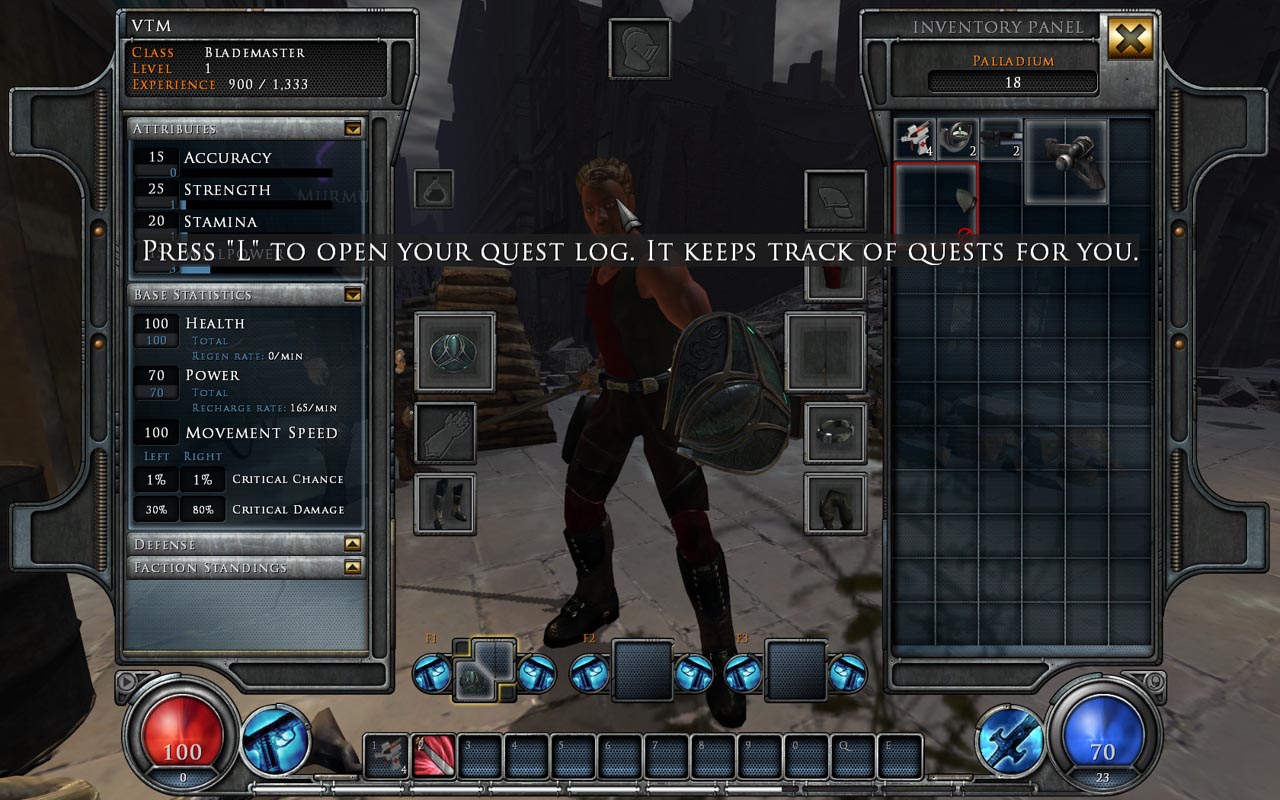Select the equipped boots slot

[445, 504]
